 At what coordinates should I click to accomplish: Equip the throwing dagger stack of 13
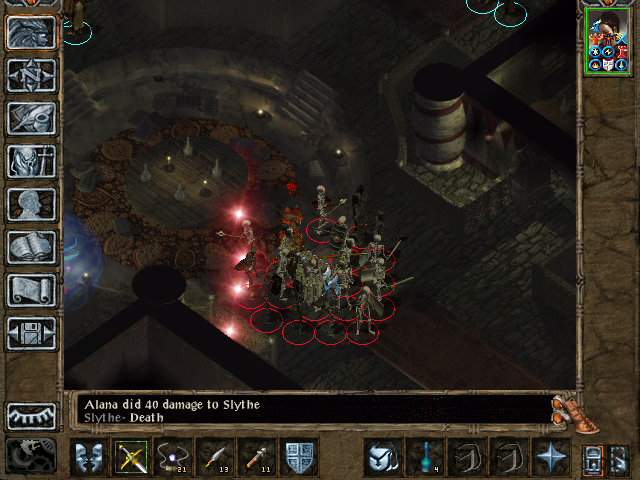[215, 456]
